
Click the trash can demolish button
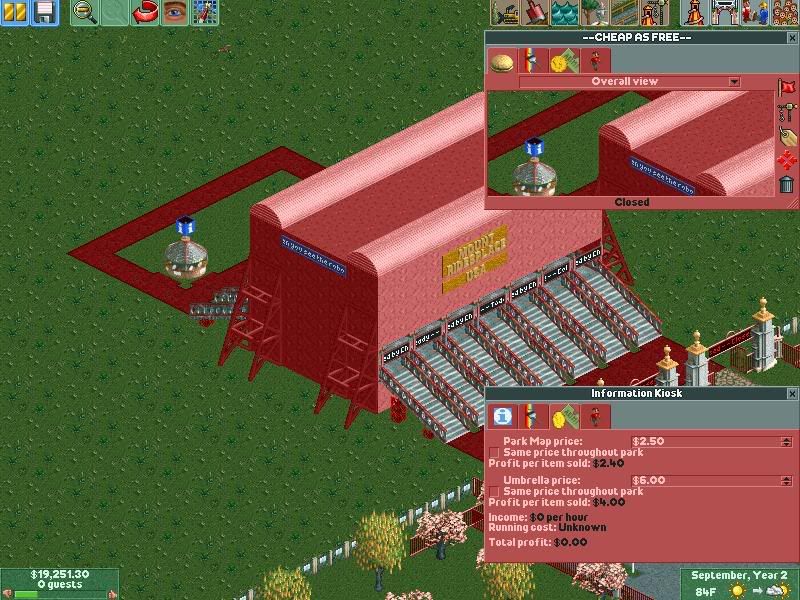(x=787, y=184)
